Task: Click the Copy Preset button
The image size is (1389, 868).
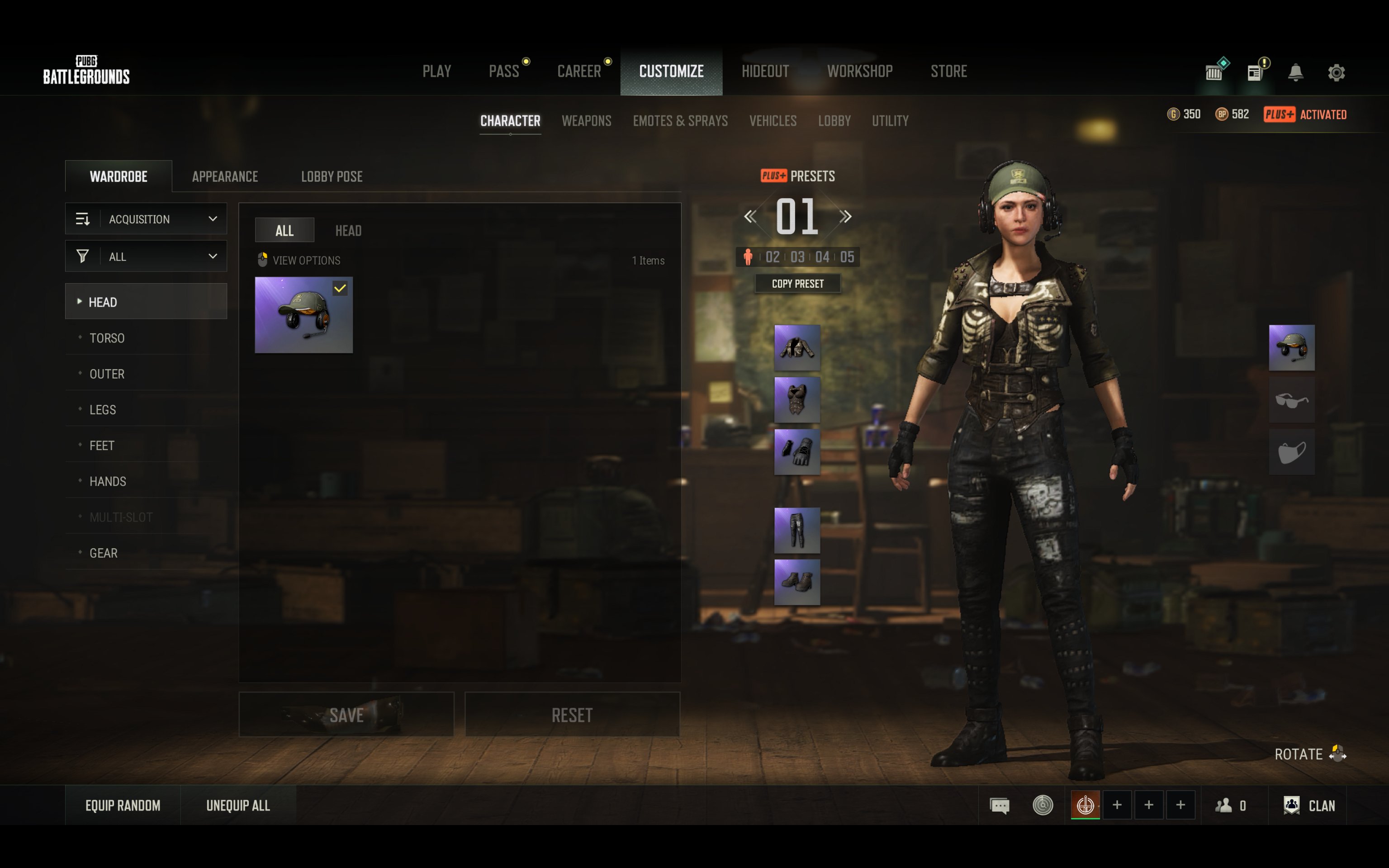Action: click(x=797, y=284)
